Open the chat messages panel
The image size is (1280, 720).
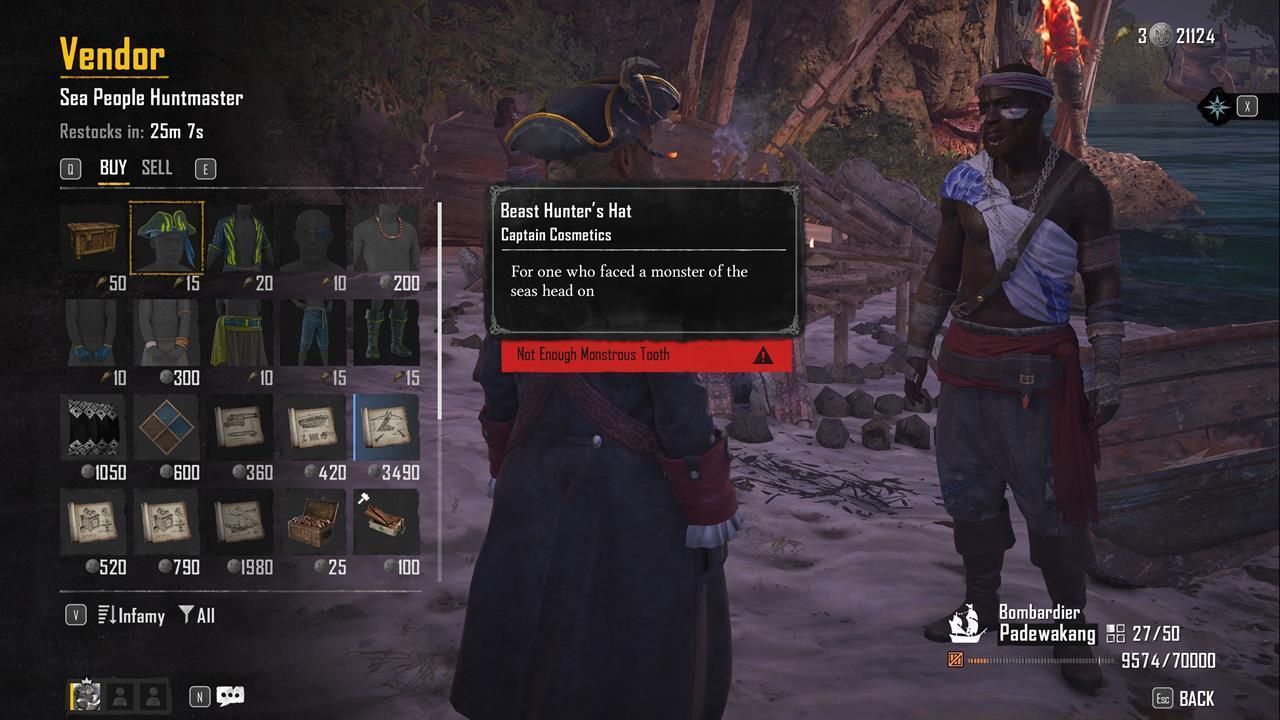(x=229, y=696)
